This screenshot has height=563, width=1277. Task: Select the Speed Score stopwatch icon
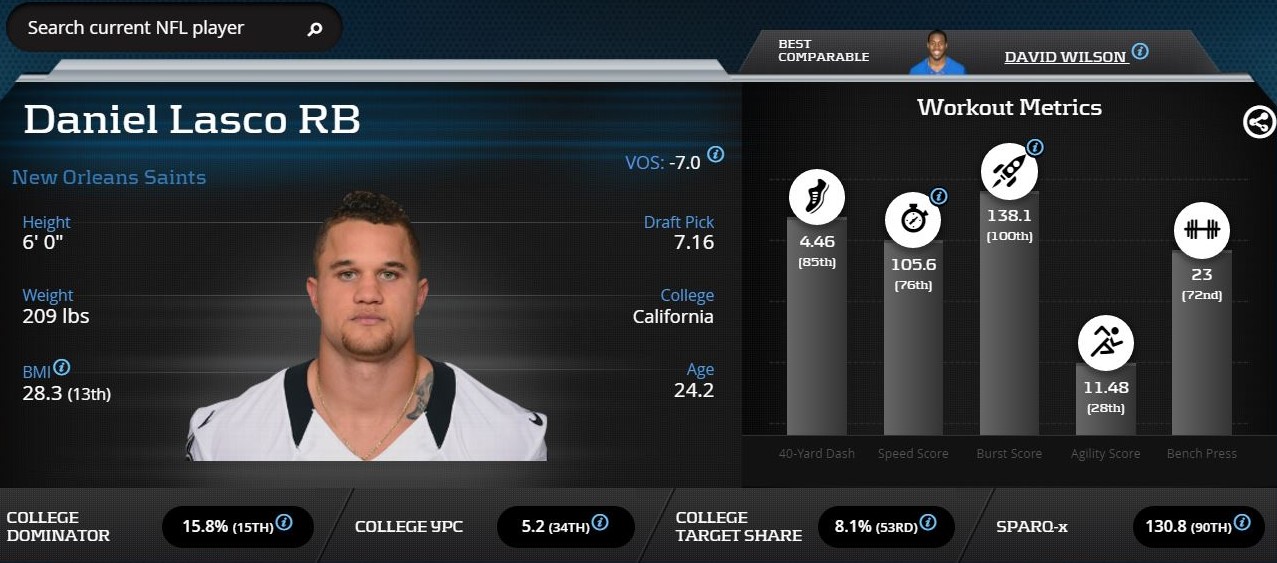click(913, 219)
